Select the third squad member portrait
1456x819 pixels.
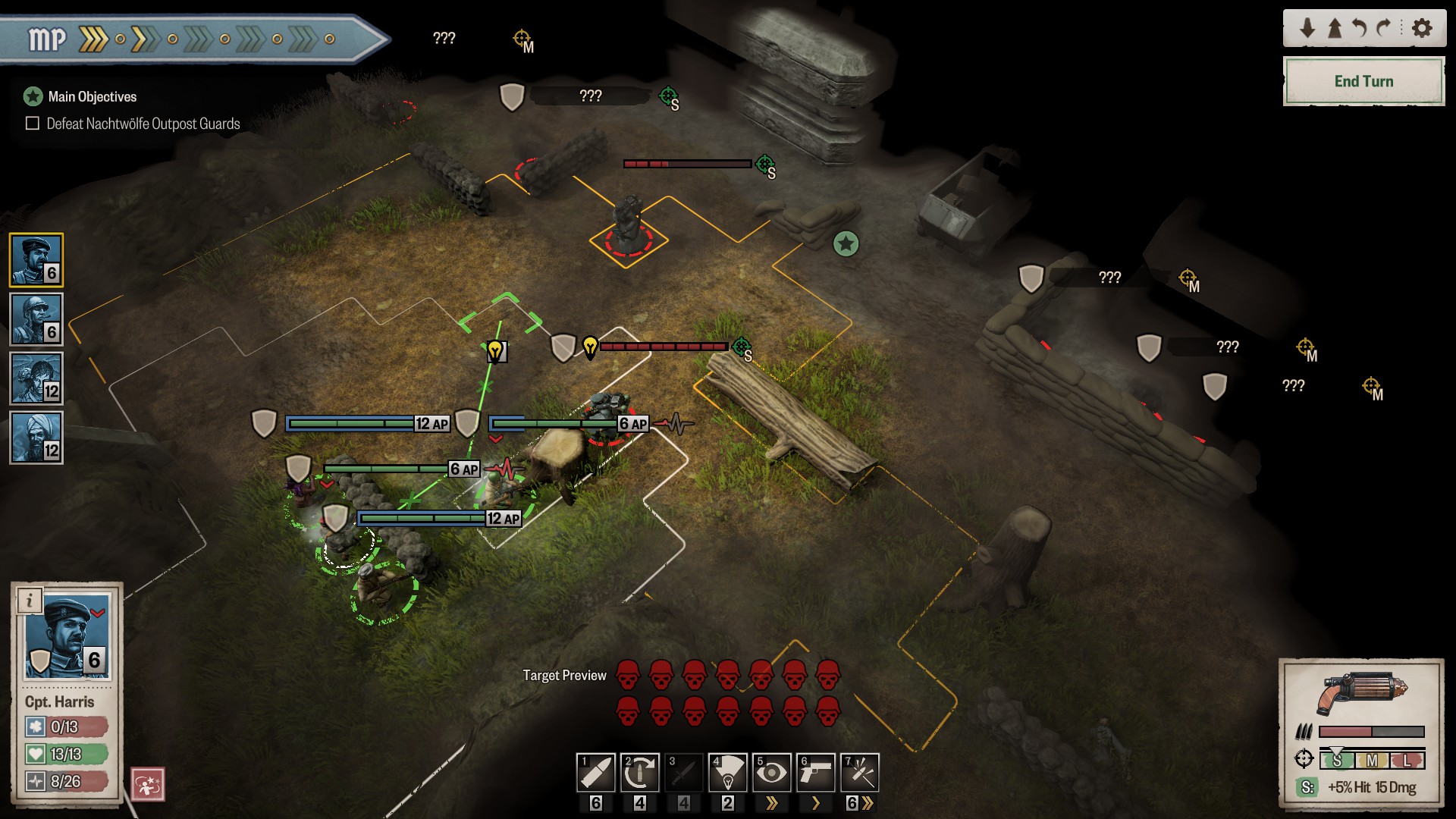point(36,378)
